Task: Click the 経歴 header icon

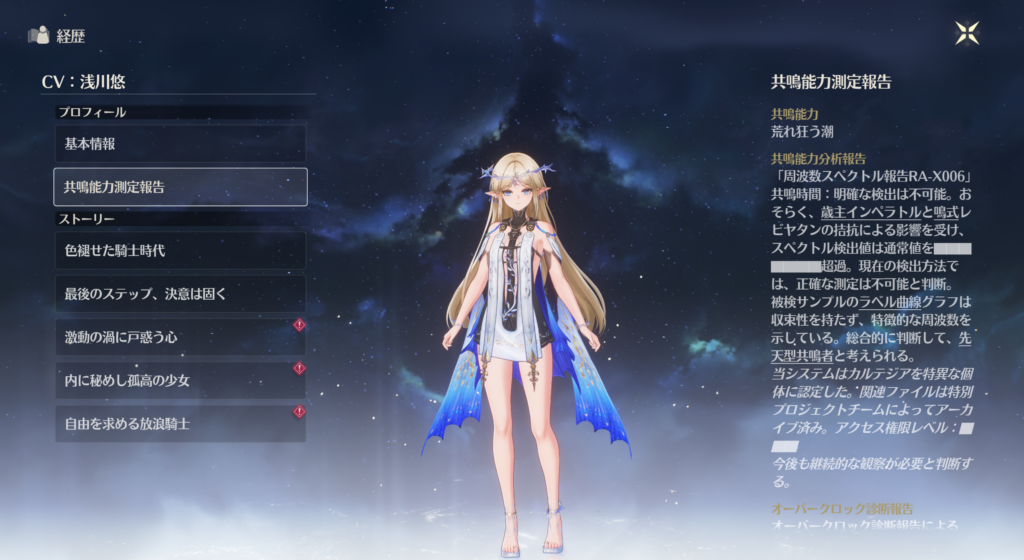Action: tap(39, 36)
